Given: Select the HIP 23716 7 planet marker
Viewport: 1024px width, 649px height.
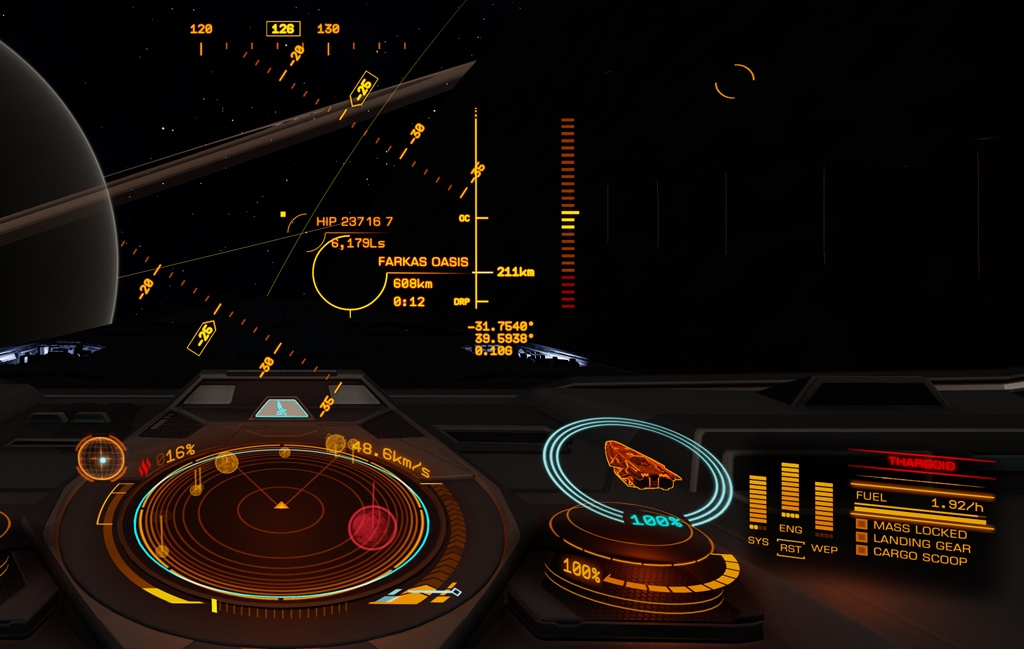Looking at the screenshot, I should [x=354, y=221].
